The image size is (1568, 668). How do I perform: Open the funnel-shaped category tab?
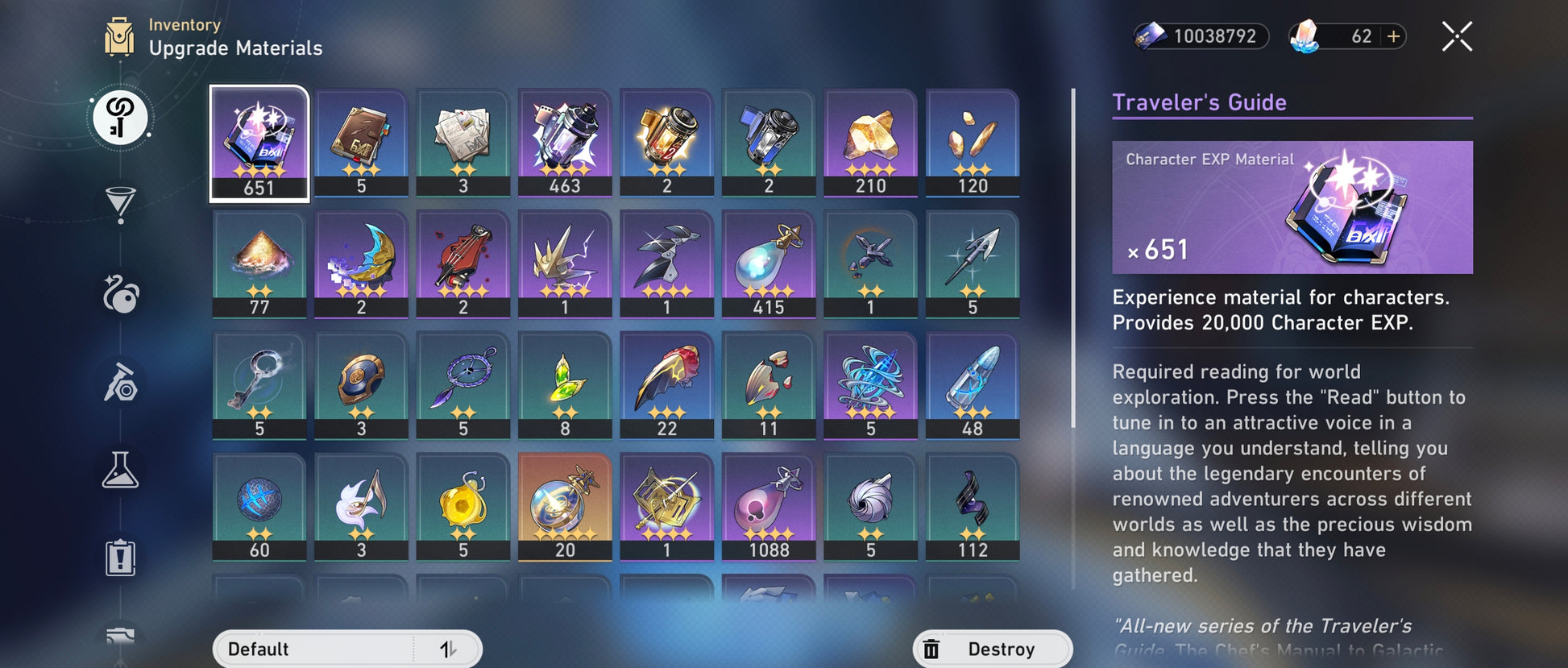coord(120,204)
